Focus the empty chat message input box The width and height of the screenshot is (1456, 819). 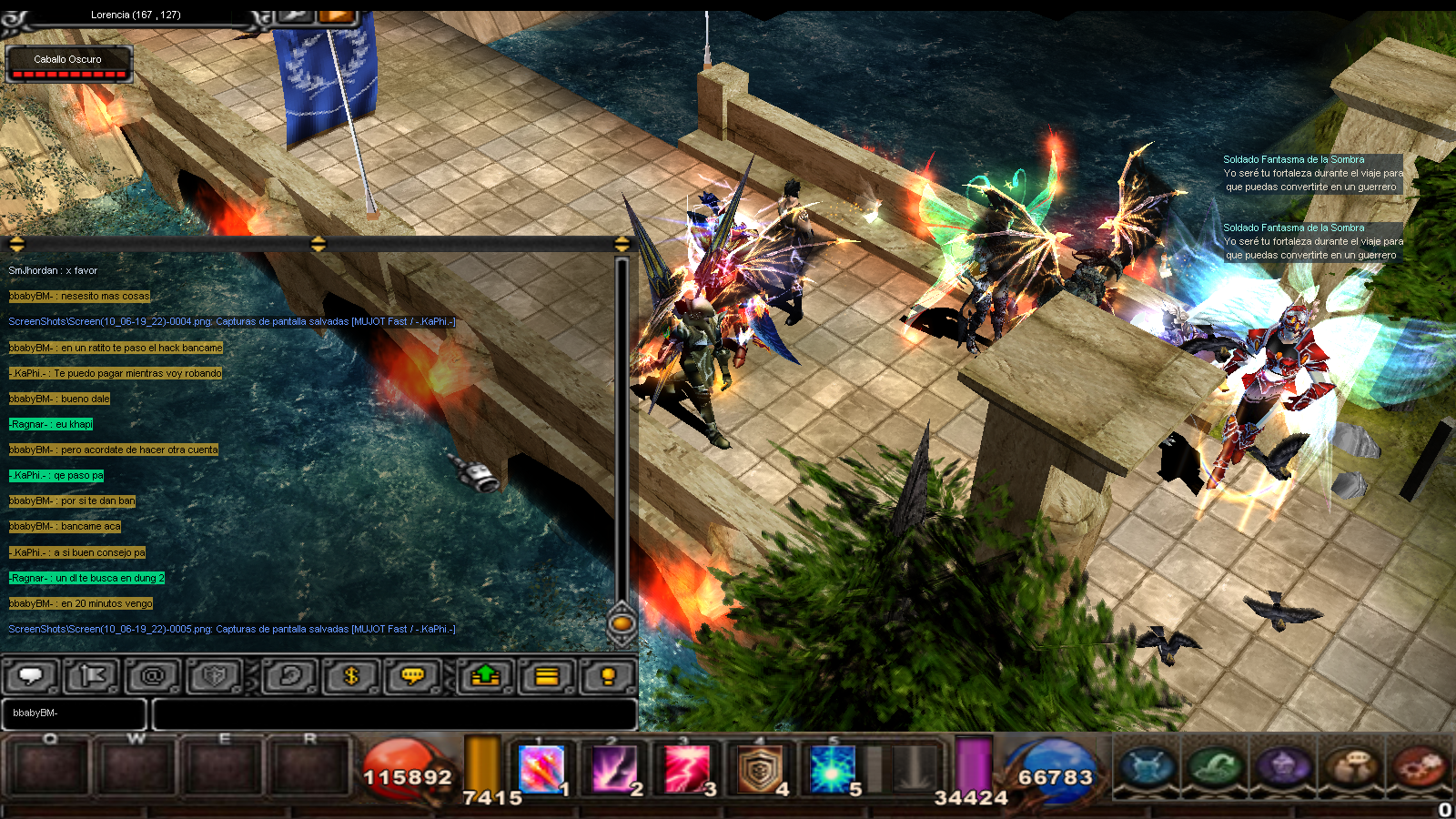click(394, 713)
